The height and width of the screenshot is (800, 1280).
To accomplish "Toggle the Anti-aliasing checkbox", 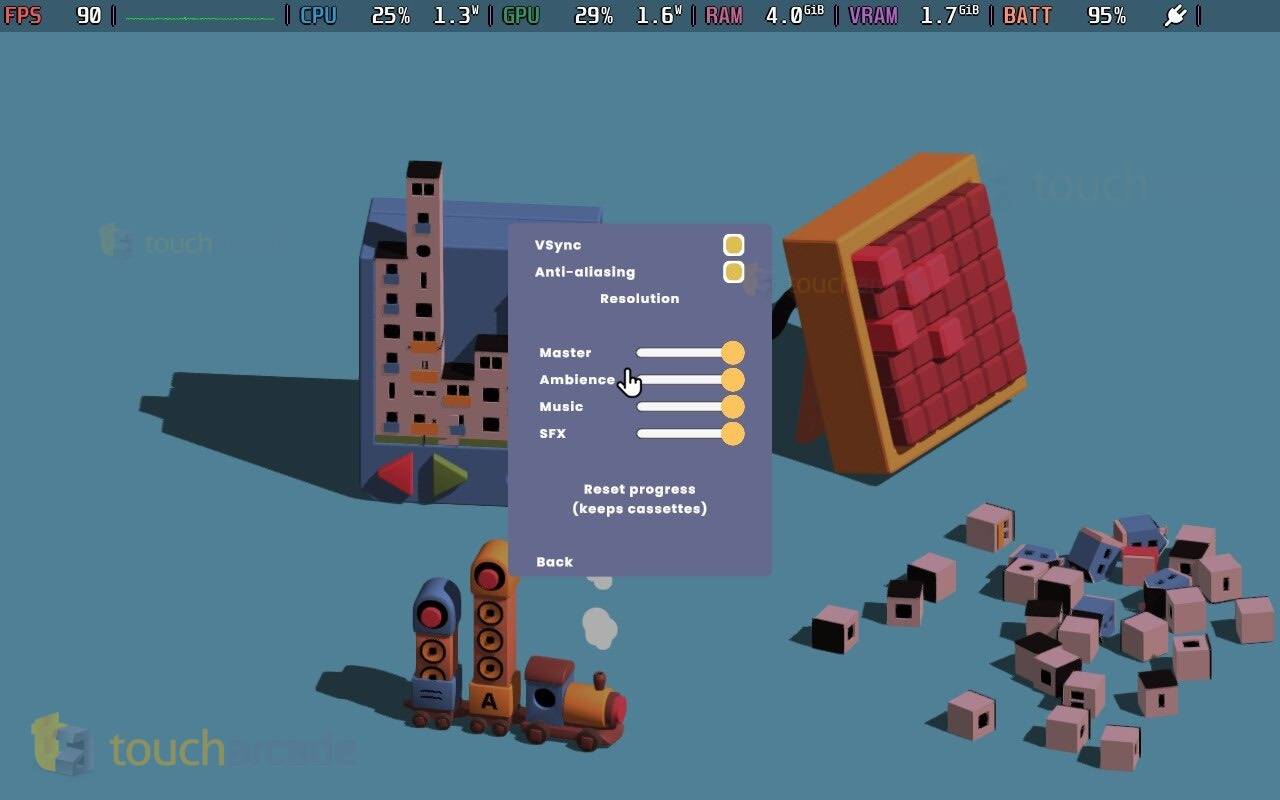I will [x=733, y=272].
